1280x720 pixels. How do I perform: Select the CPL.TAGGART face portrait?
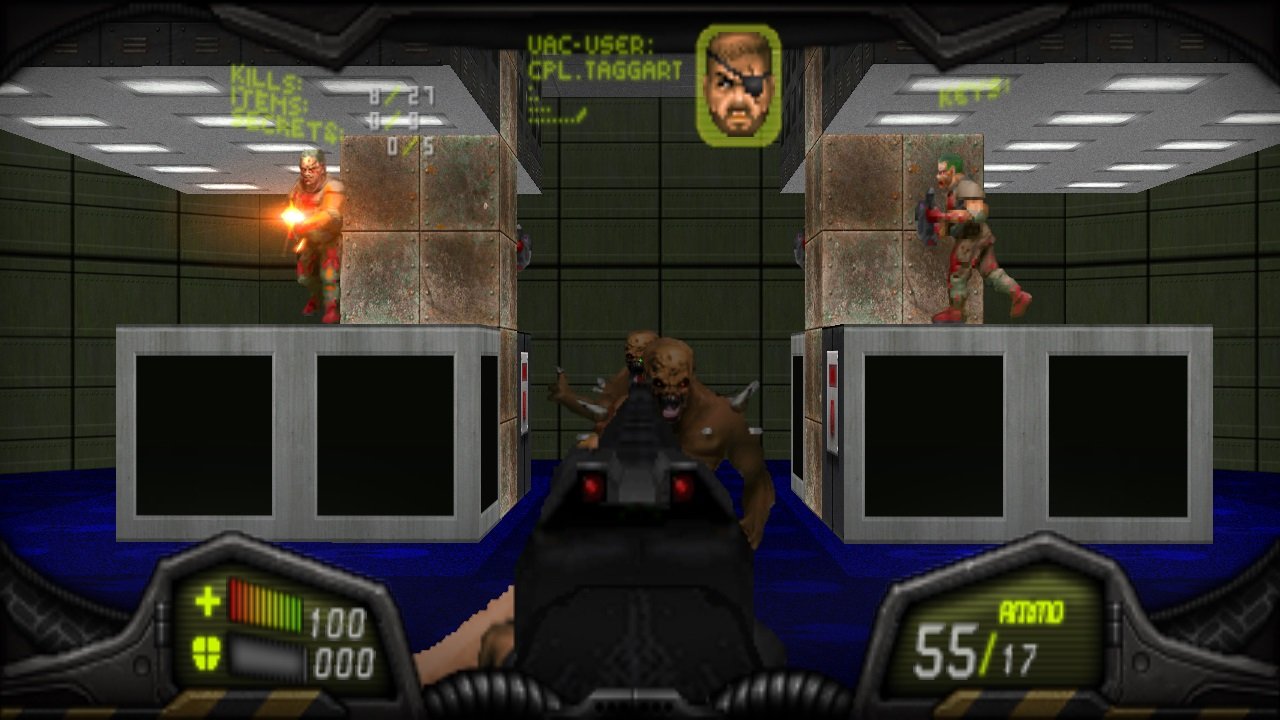point(740,84)
